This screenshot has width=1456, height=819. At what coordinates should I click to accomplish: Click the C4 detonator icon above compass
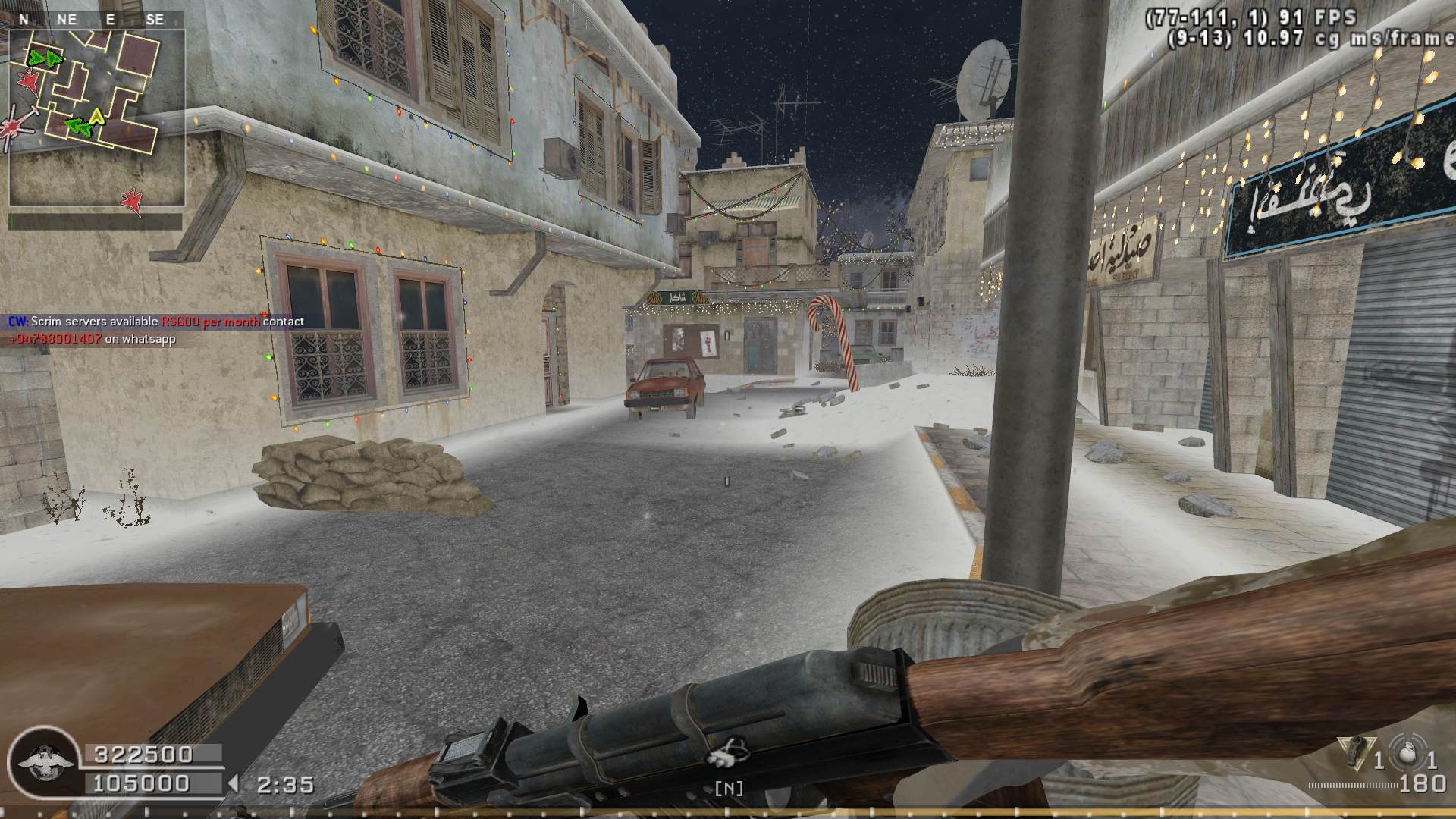click(x=728, y=754)
